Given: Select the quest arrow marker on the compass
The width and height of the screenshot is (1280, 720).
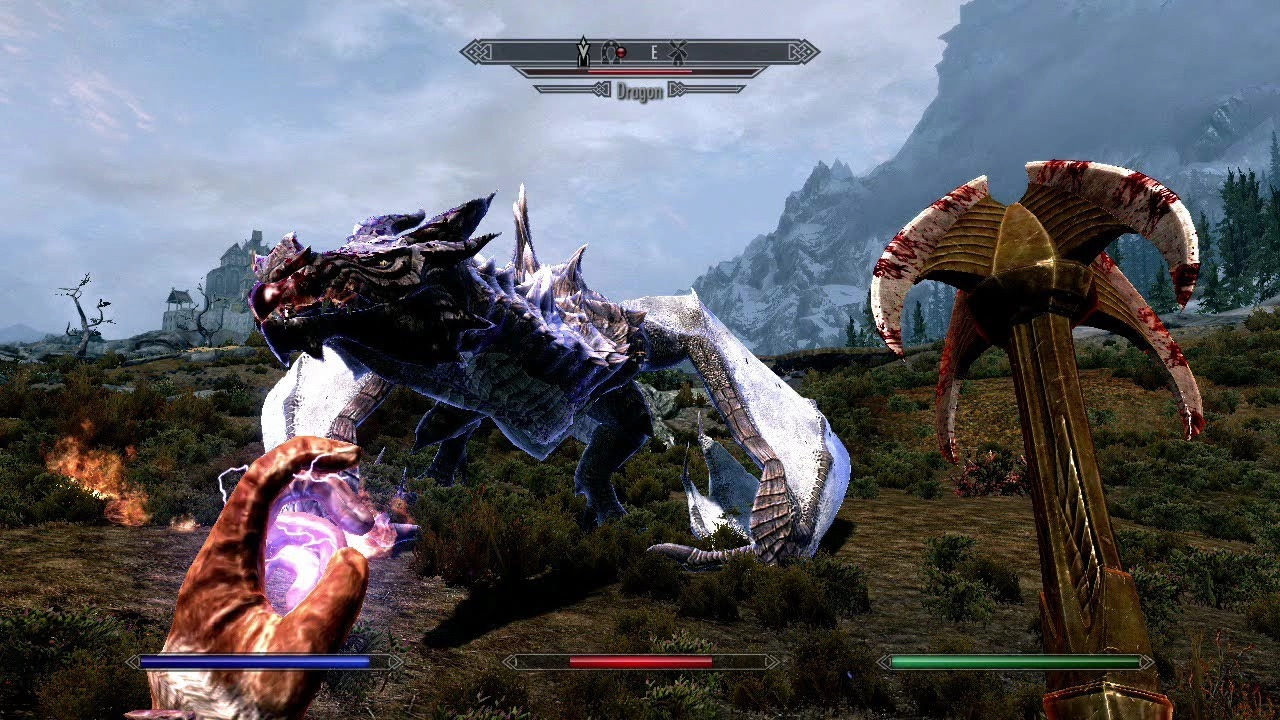Looking at the screenshot, I should coord(583,51).
